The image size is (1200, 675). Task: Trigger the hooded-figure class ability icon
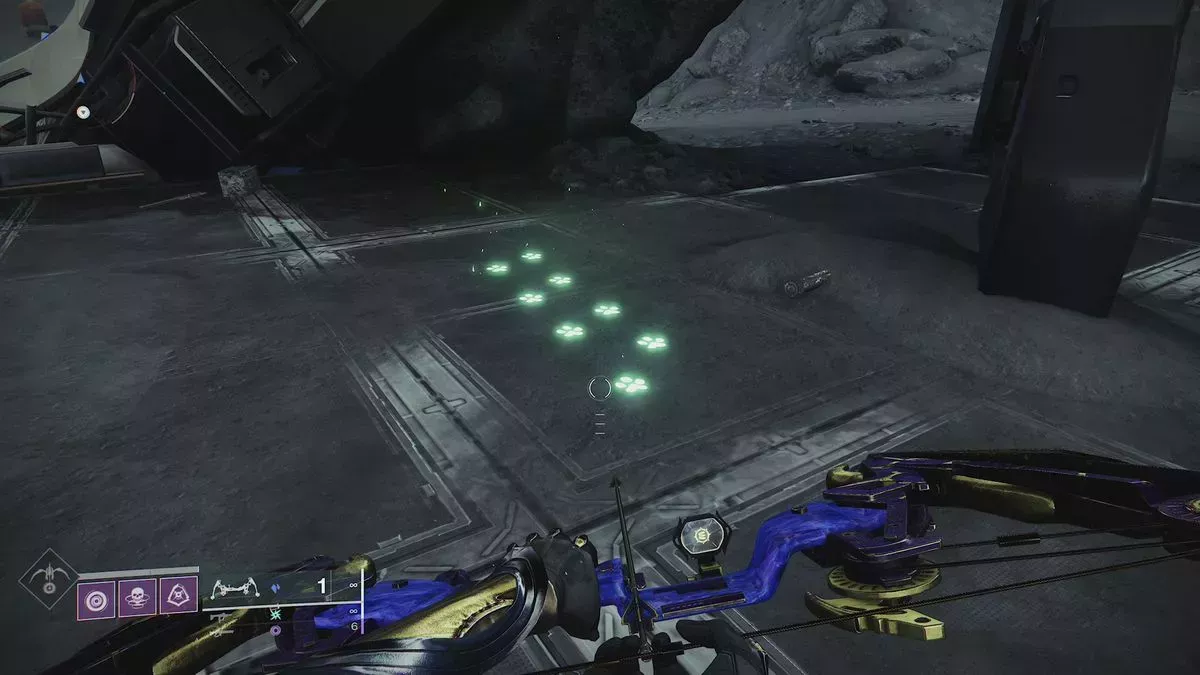click(178, 596)
